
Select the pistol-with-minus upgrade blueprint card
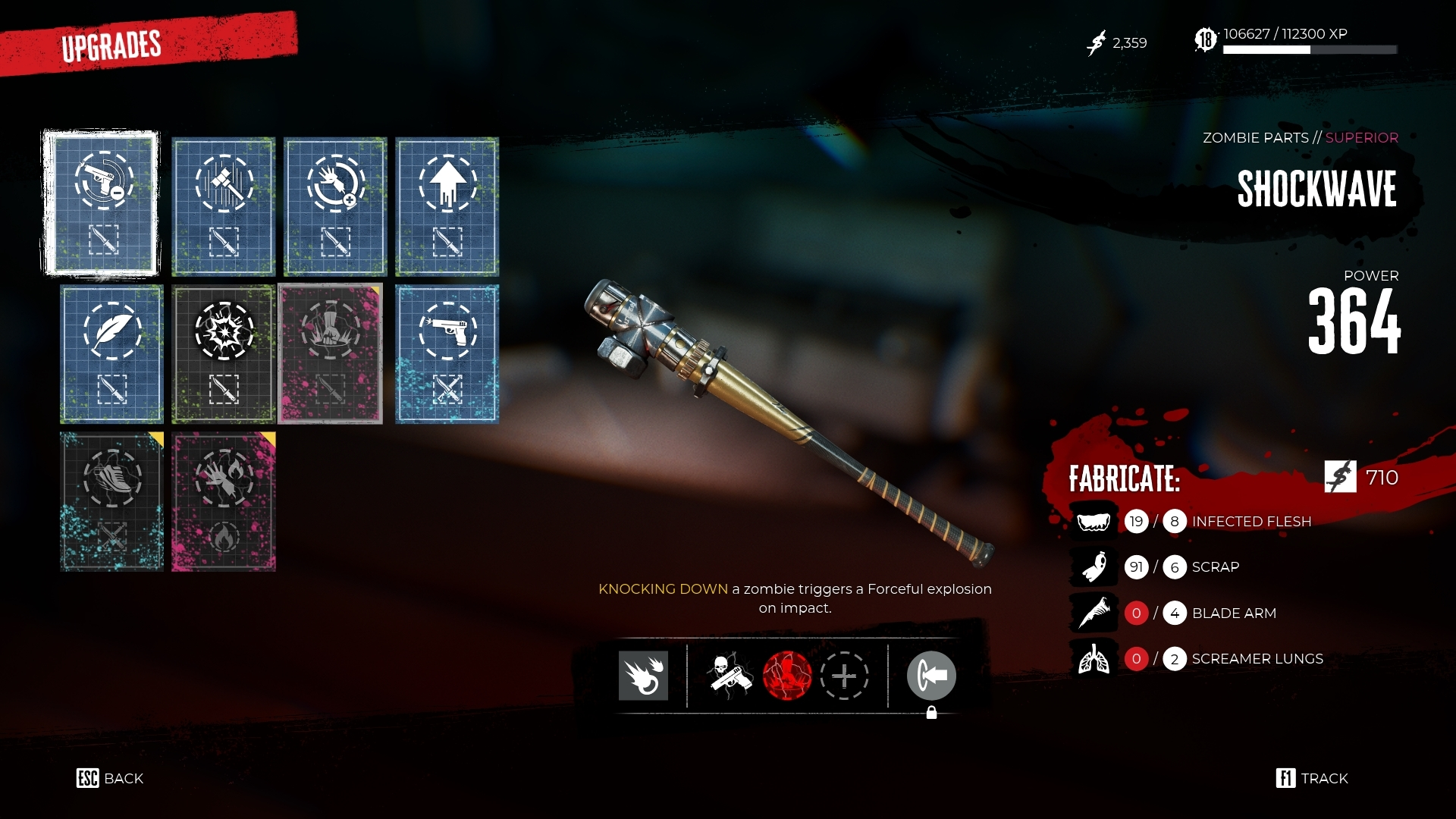tap(101, 203)
